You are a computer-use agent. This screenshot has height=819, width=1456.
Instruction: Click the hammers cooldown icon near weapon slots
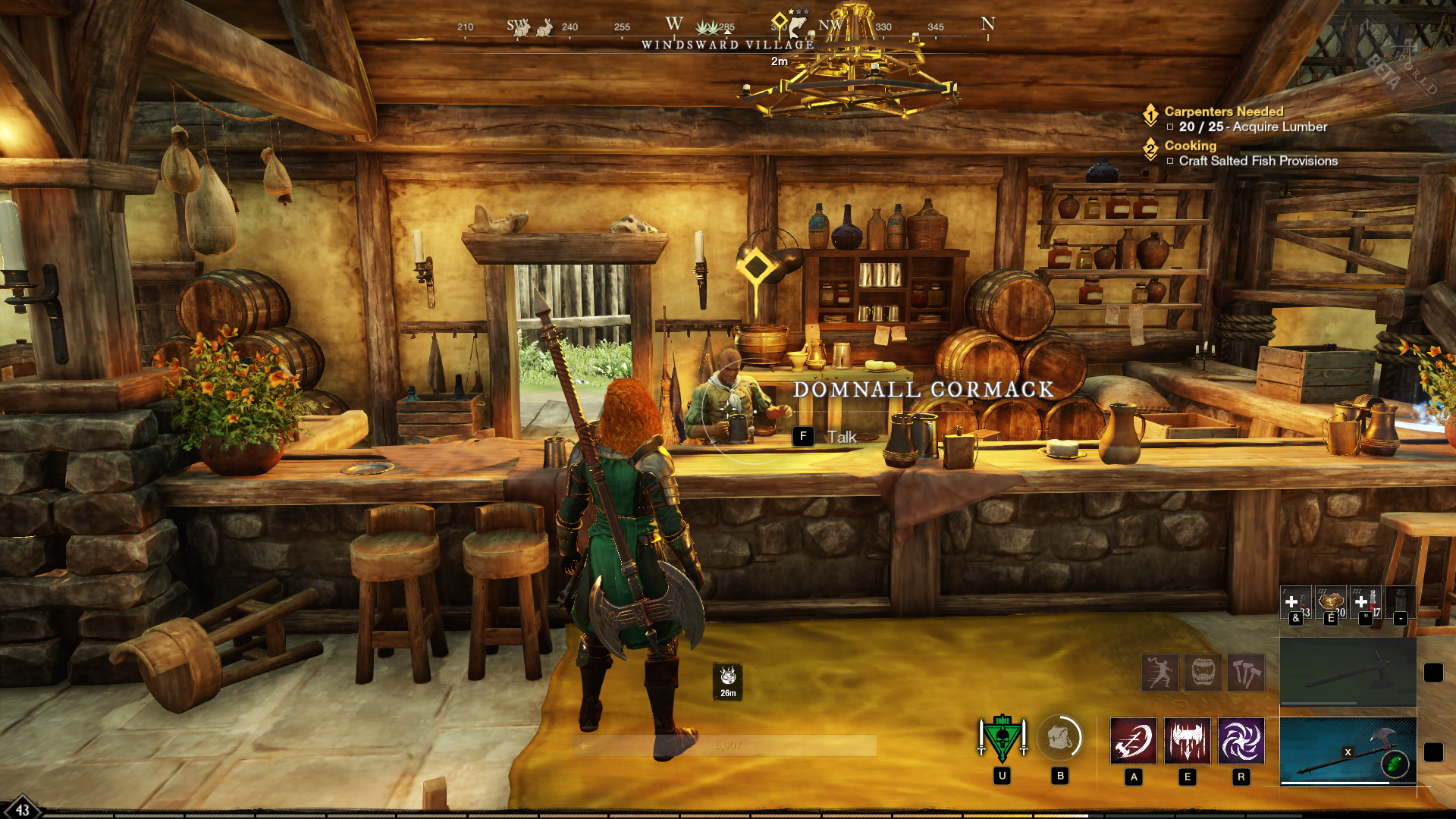[1247, 672]
